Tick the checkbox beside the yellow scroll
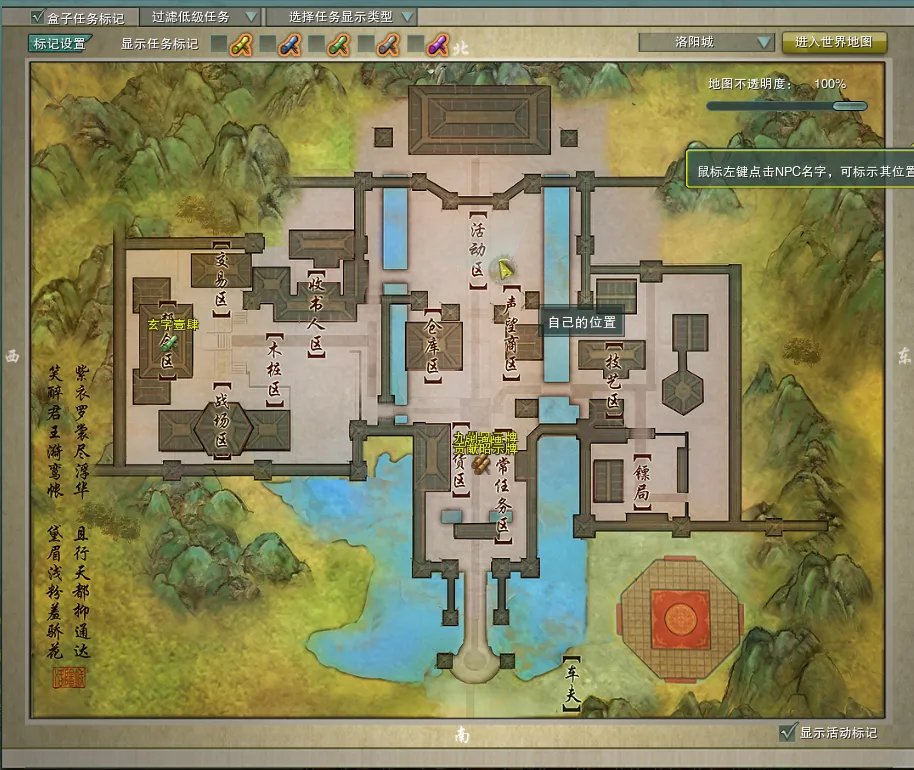 point(218,44)
